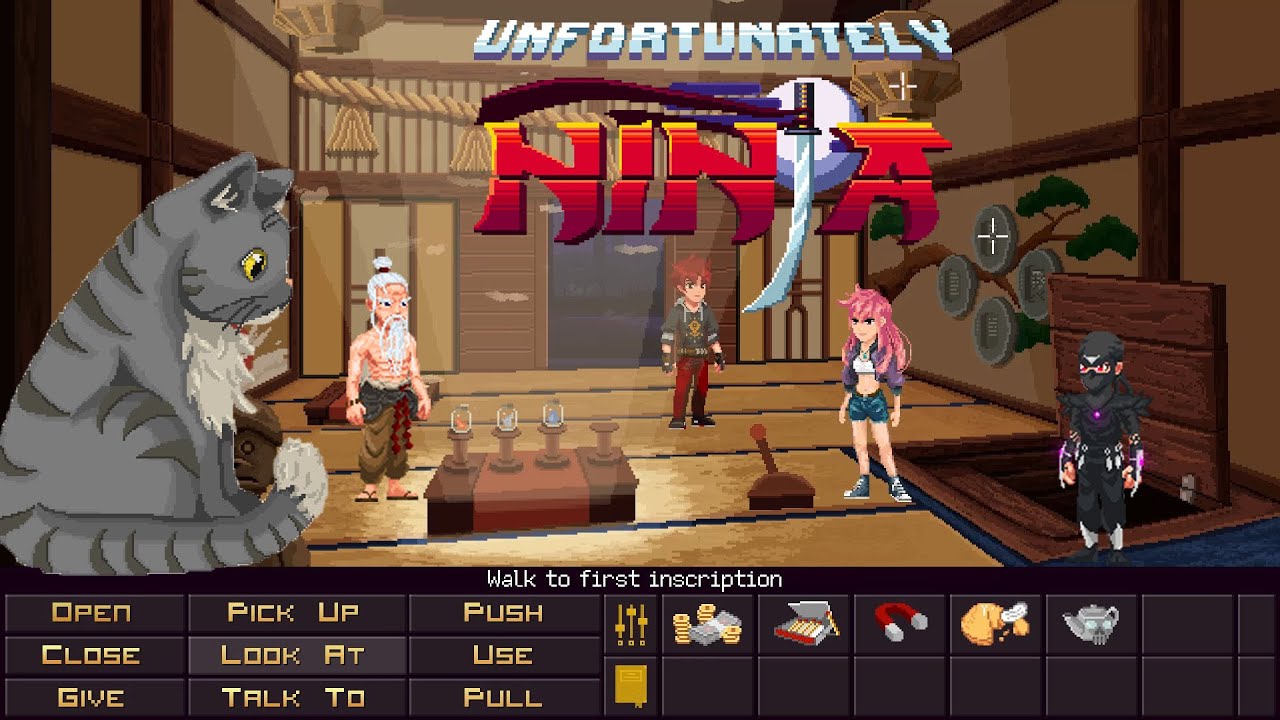The width and height of the screenshot is (1280, 720).
Task: Choose the Use verb
Action: click(x=503, y=656)
